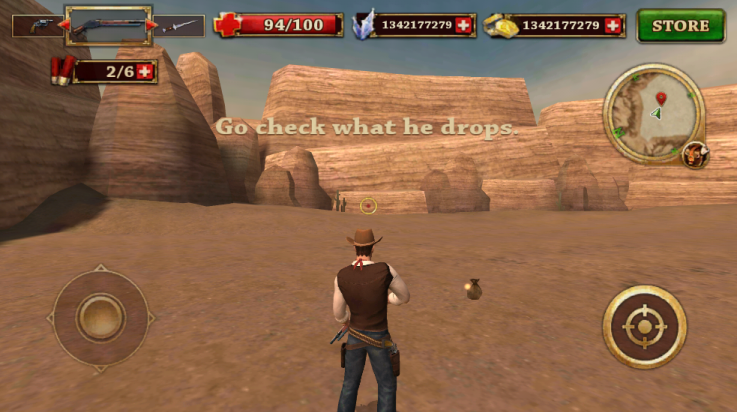Switch to the knife weapon slot

tap(181, 26)
